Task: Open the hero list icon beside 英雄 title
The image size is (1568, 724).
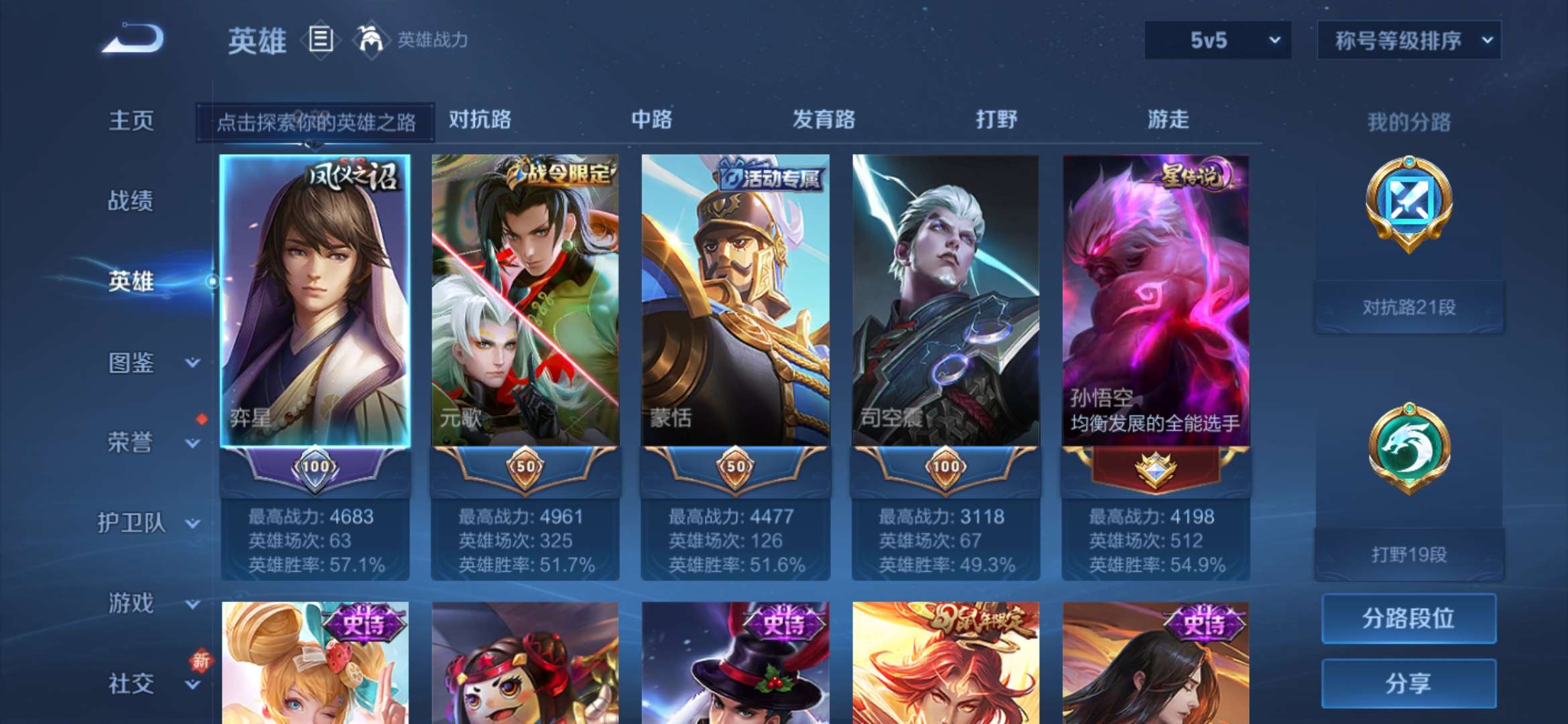Action: 320,40
